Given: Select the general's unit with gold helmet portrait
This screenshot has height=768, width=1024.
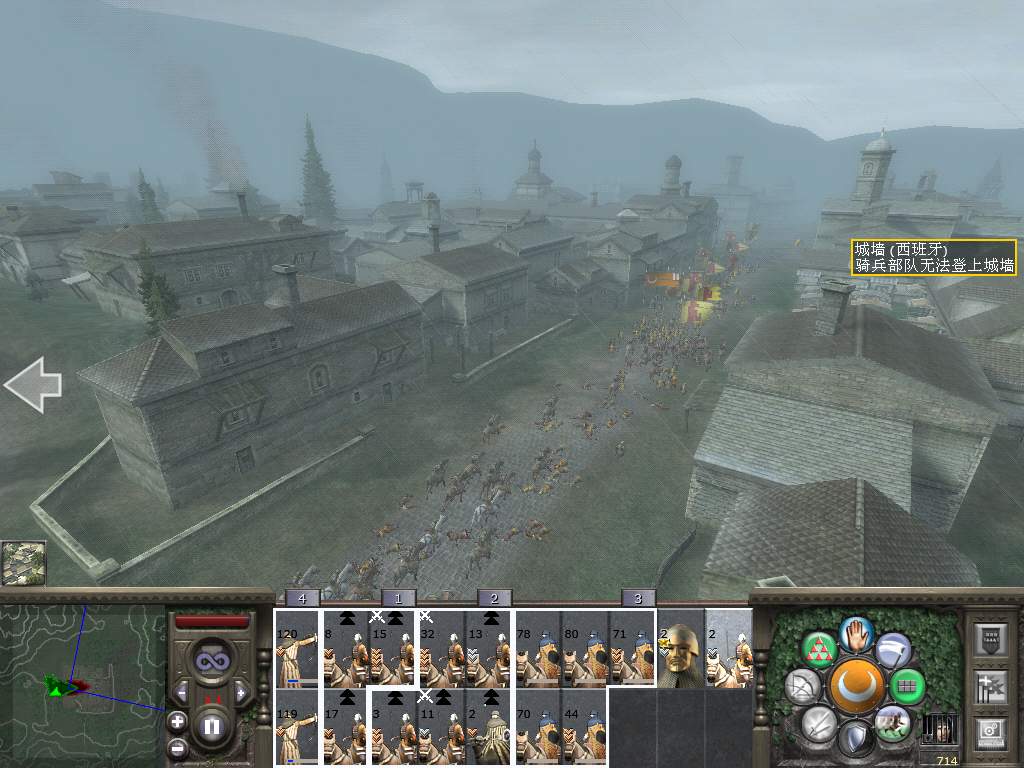Looking at the screenshot, I should click(x=681, y=649).
